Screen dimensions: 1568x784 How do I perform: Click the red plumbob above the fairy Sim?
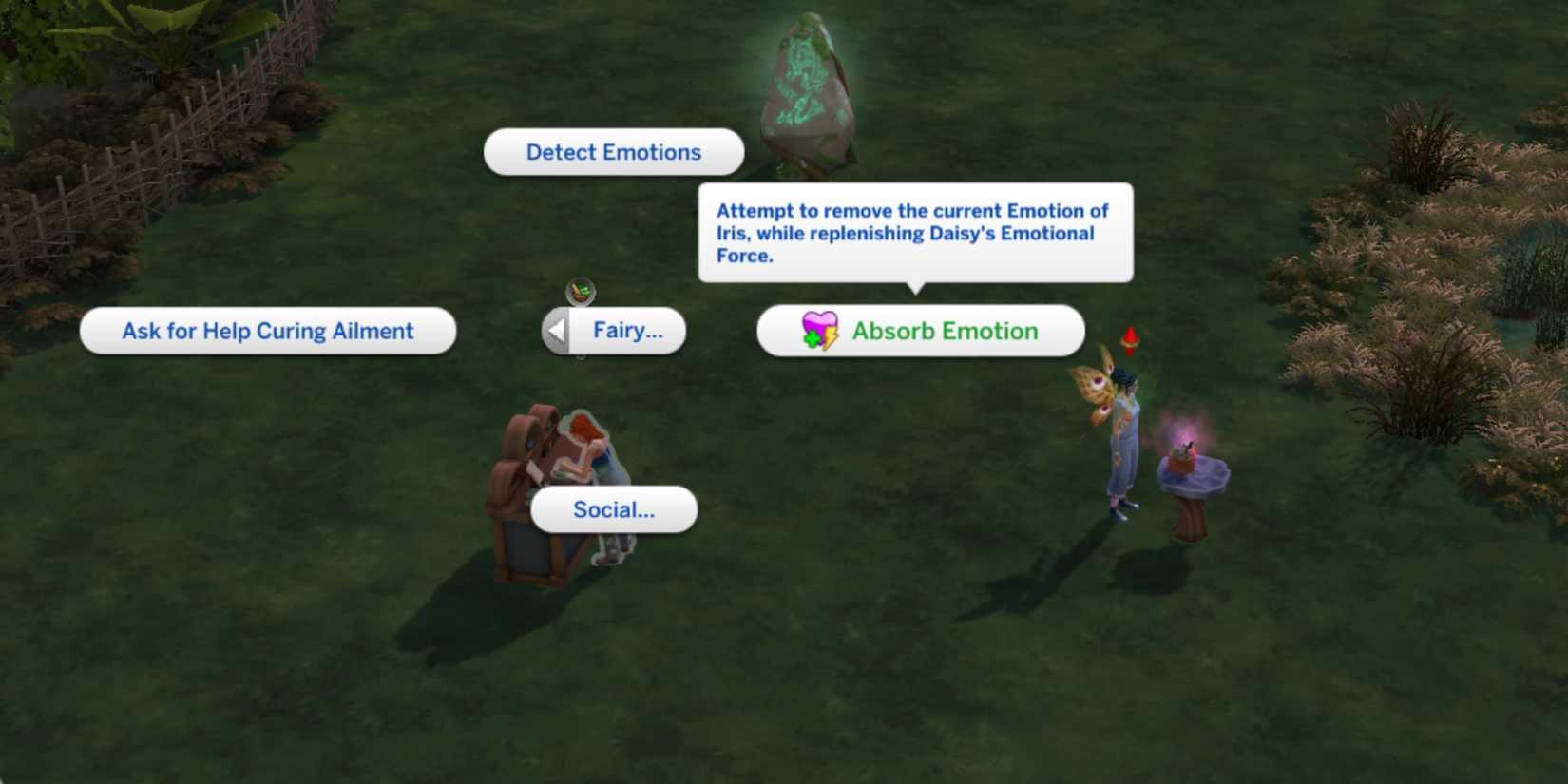(1128, 338)
